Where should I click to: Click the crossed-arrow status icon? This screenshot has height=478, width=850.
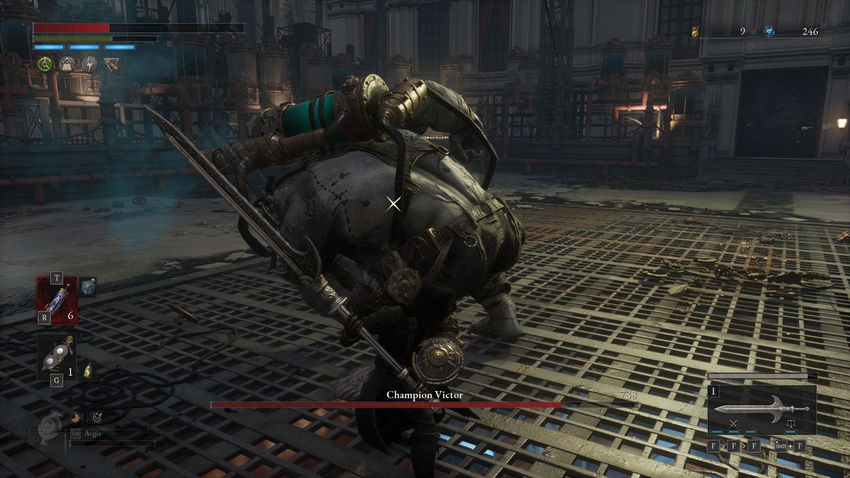point(110,64)
